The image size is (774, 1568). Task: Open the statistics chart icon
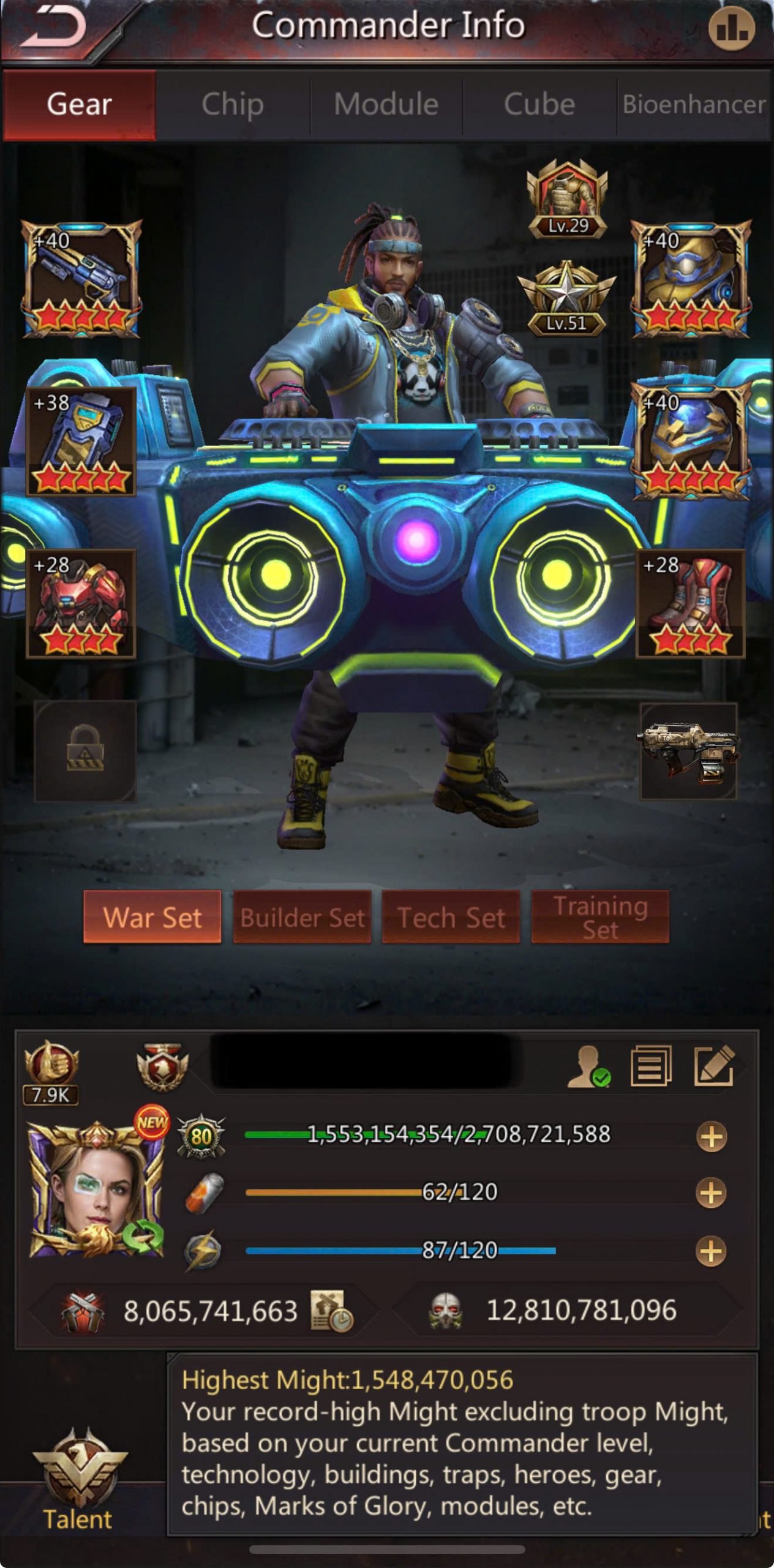click(731, 29)
